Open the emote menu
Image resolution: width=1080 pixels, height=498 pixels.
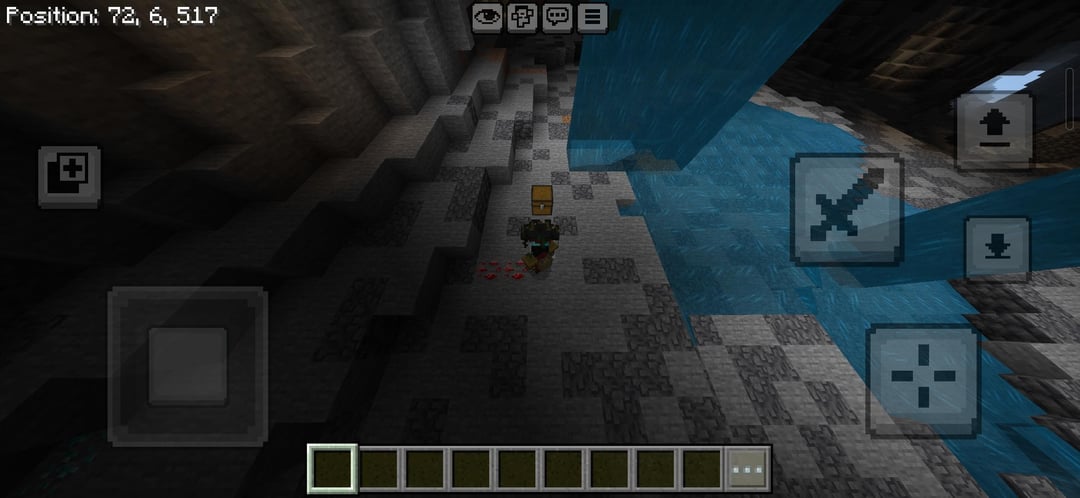pyautogui.click(x=522, y=16)
